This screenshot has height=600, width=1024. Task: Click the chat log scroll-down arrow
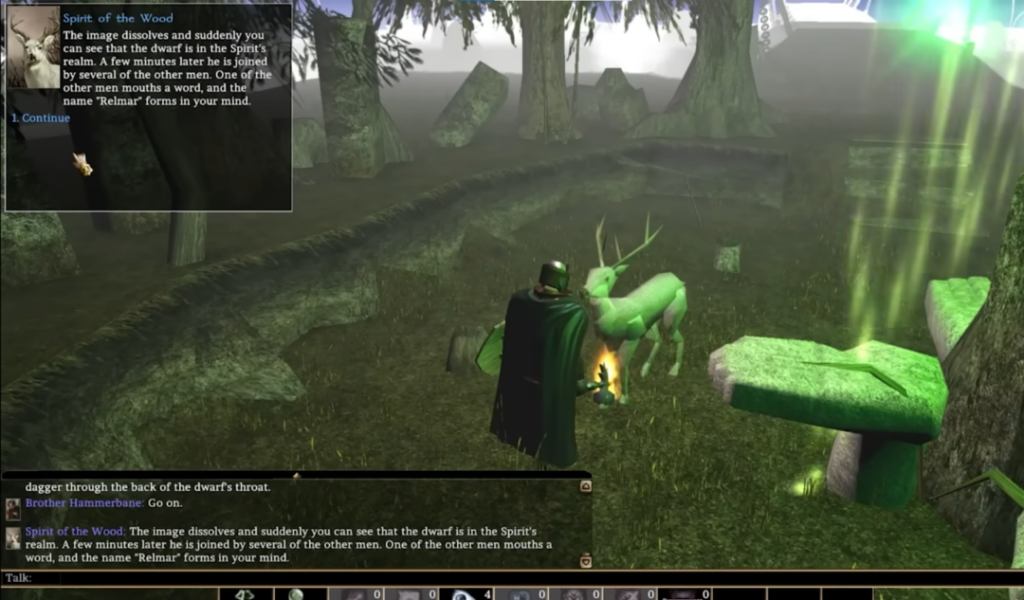(585, 560)
